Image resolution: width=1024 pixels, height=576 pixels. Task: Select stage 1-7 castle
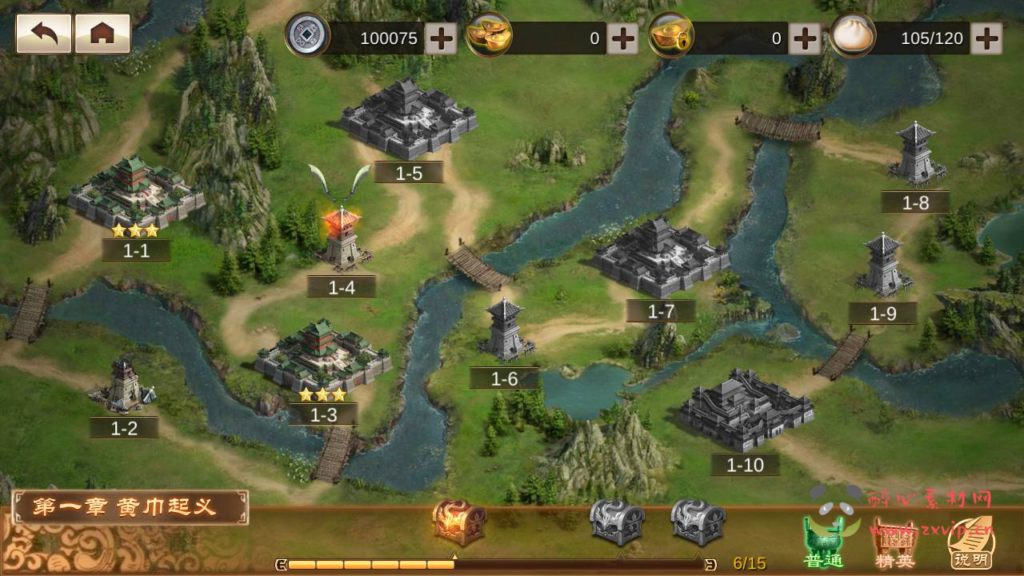click(660, 258)
